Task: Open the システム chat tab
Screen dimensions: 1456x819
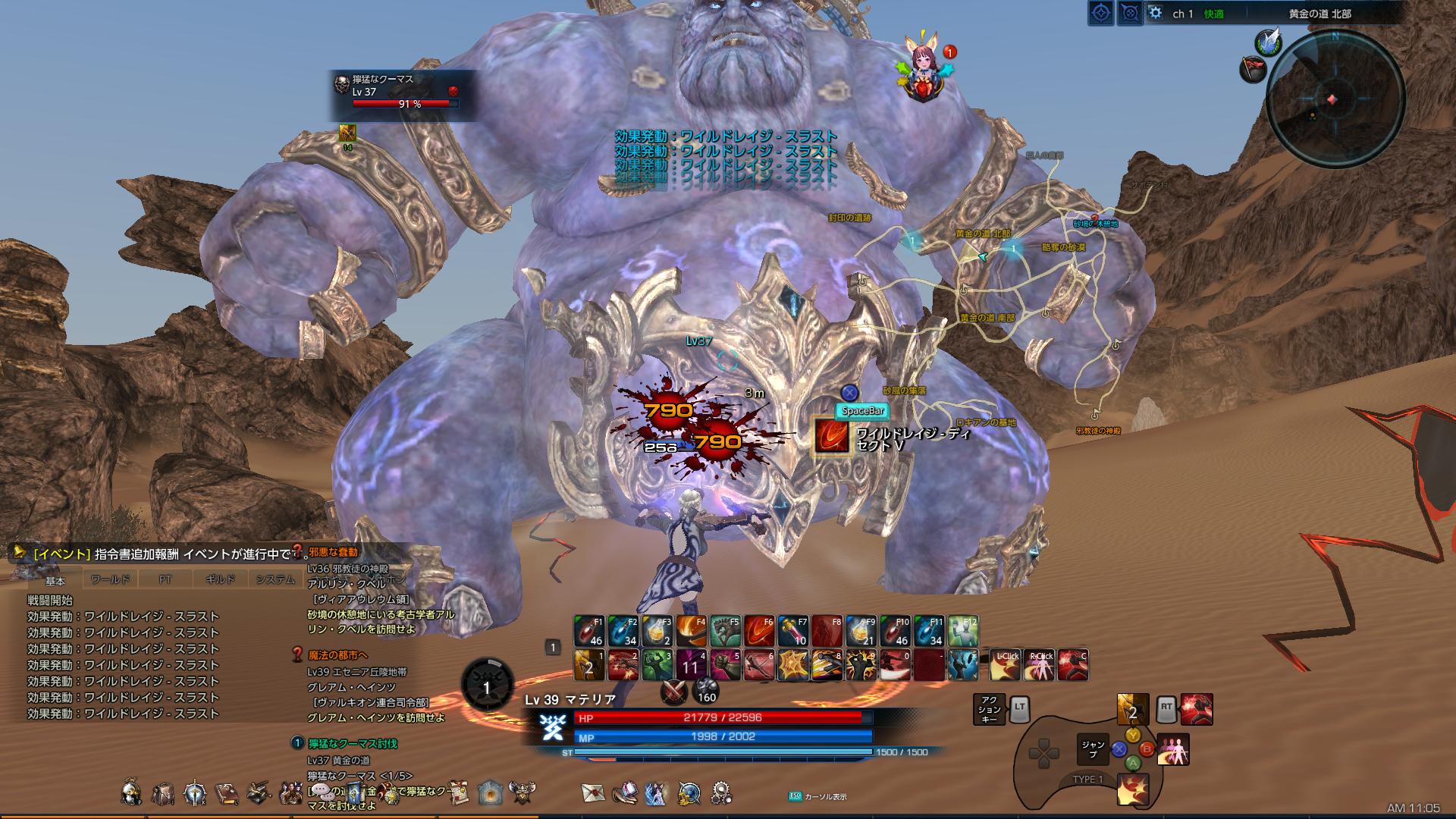Action: click(x=275, y=580)
